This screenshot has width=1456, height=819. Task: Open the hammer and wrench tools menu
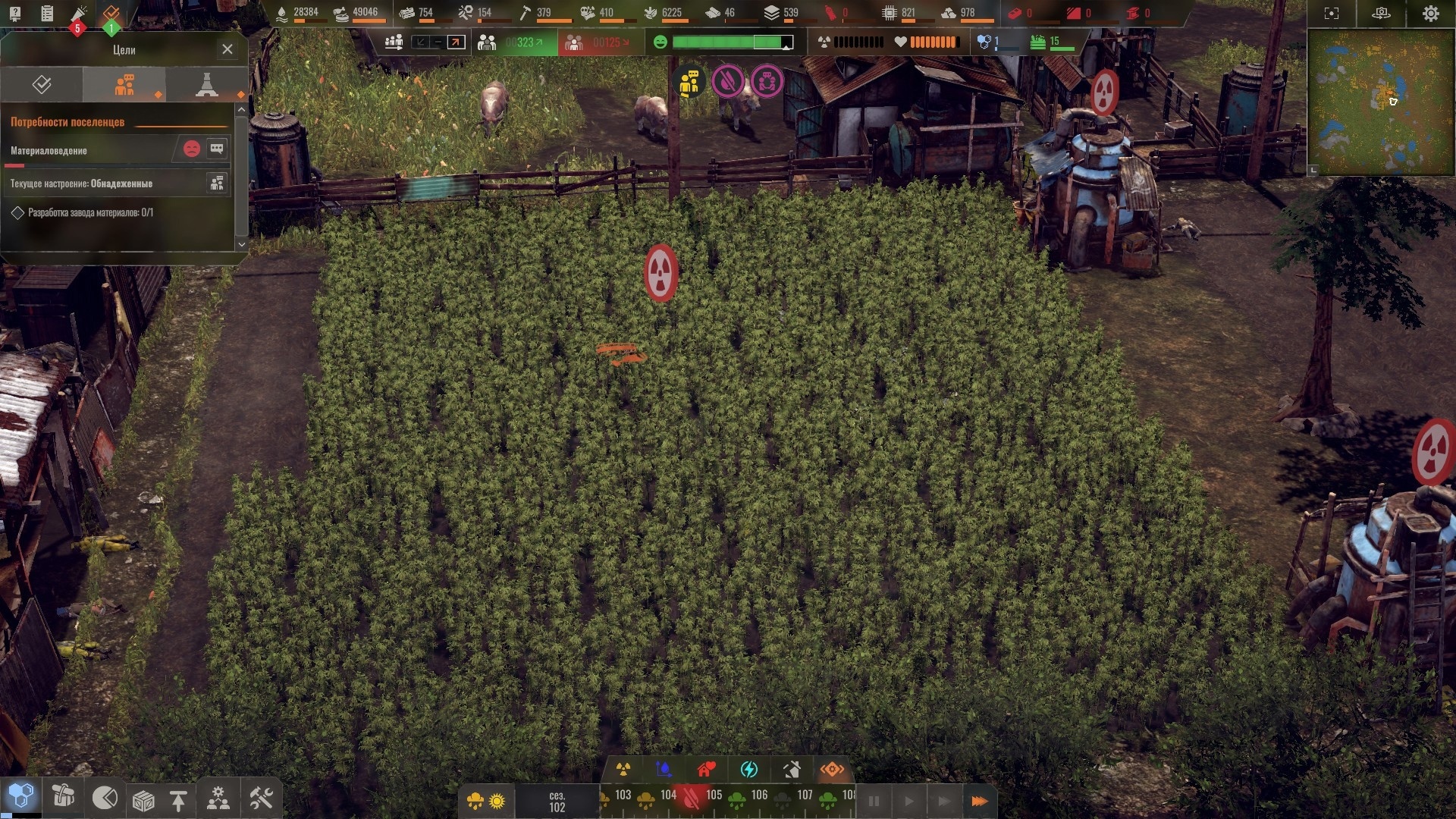(261, 799)
